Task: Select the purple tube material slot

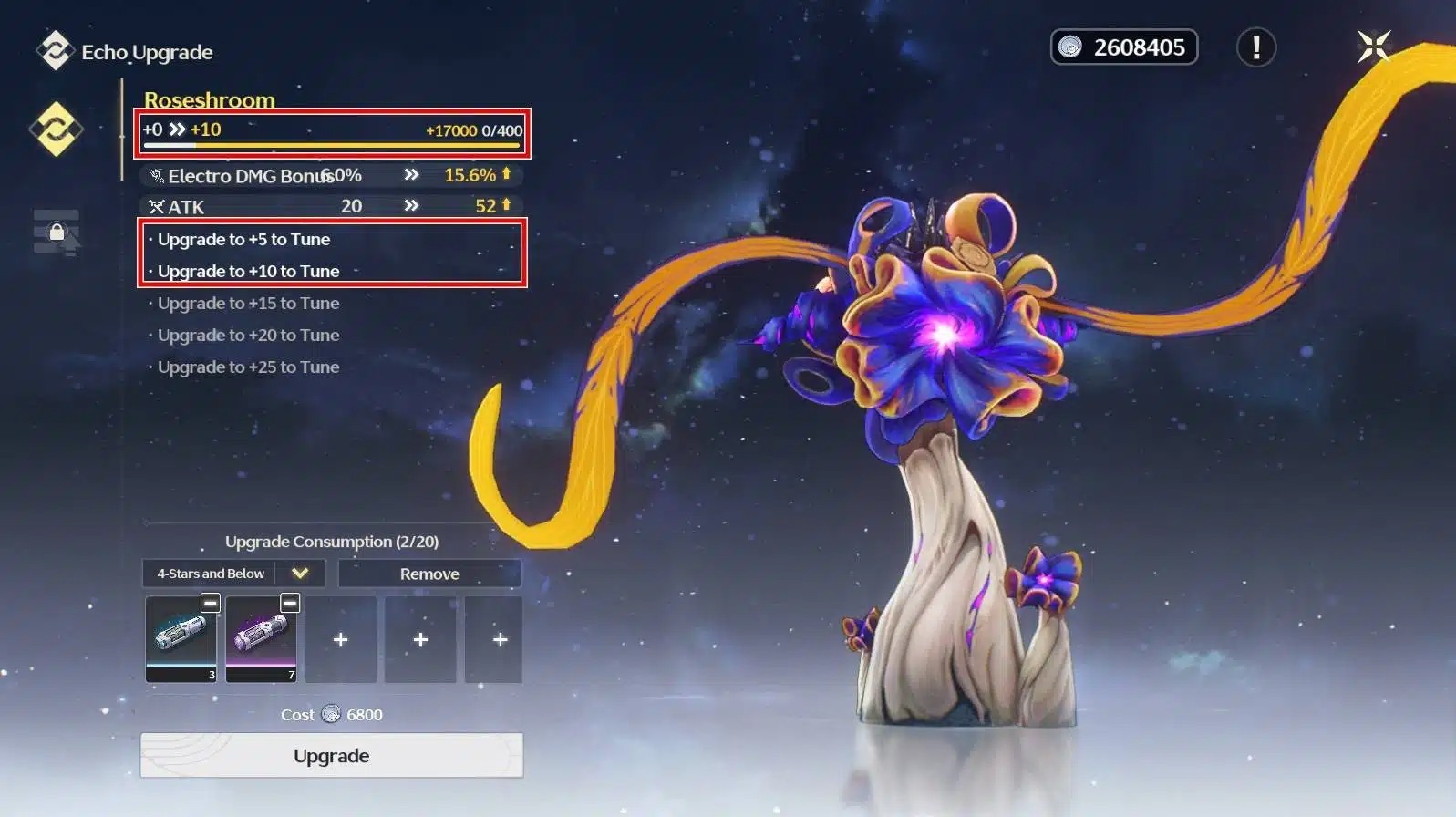Action: tap(261, 639)
